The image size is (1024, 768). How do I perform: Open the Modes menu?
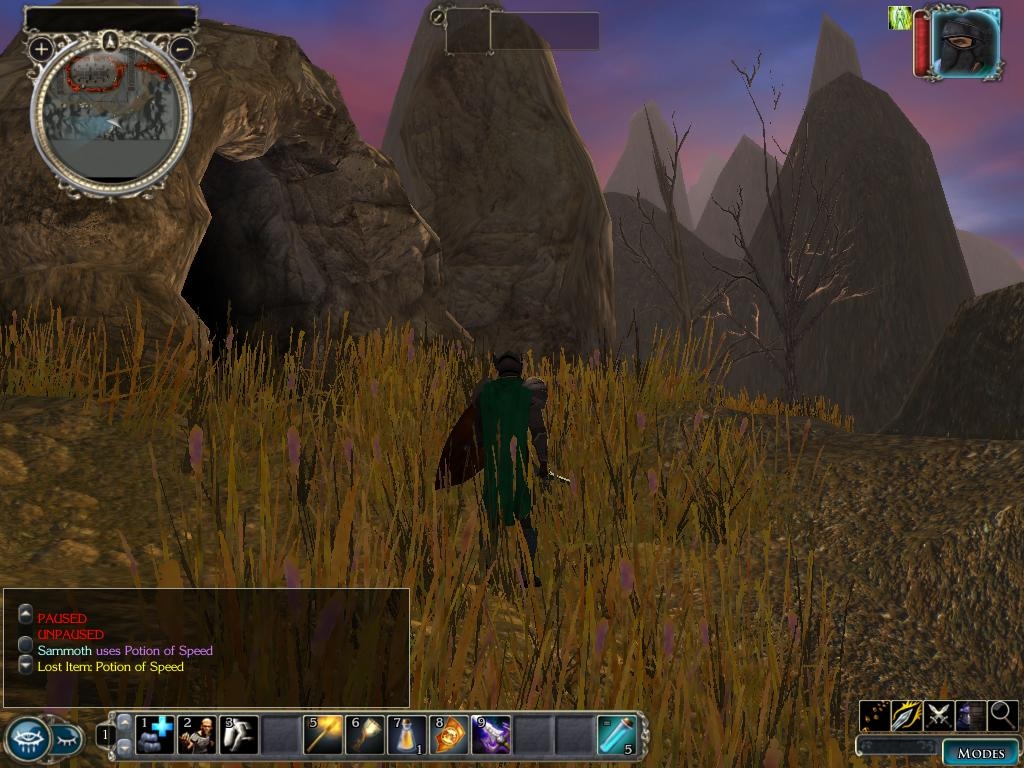tap(980, 752)
